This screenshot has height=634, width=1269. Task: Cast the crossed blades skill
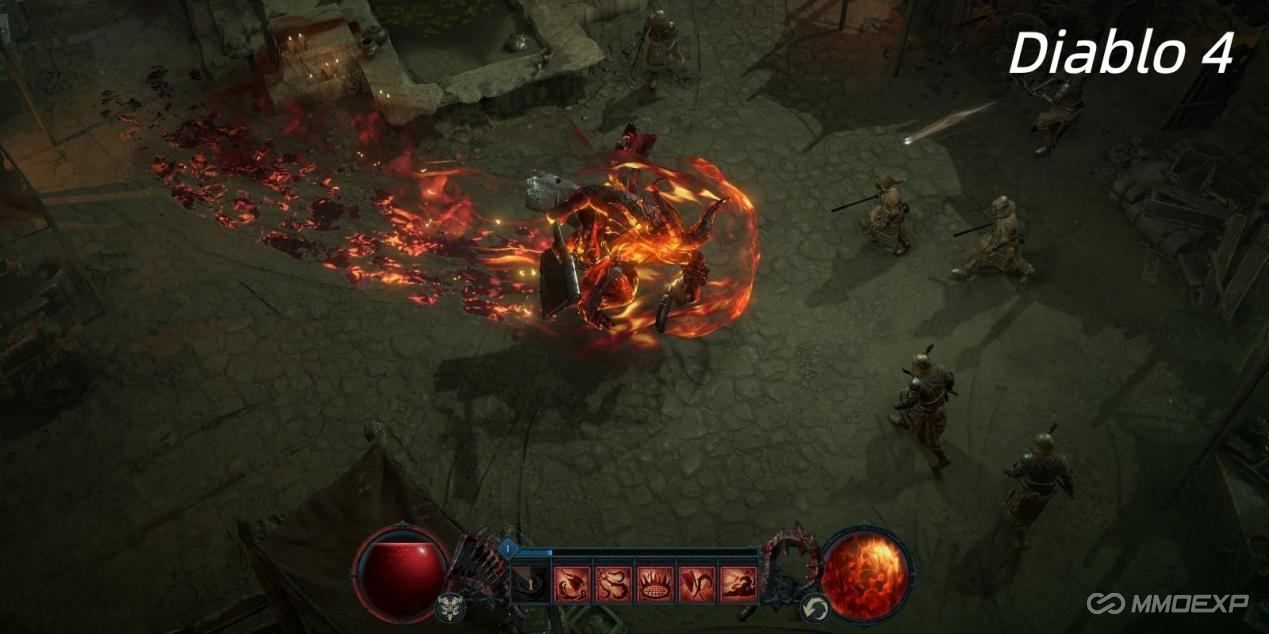pos(696,584)
